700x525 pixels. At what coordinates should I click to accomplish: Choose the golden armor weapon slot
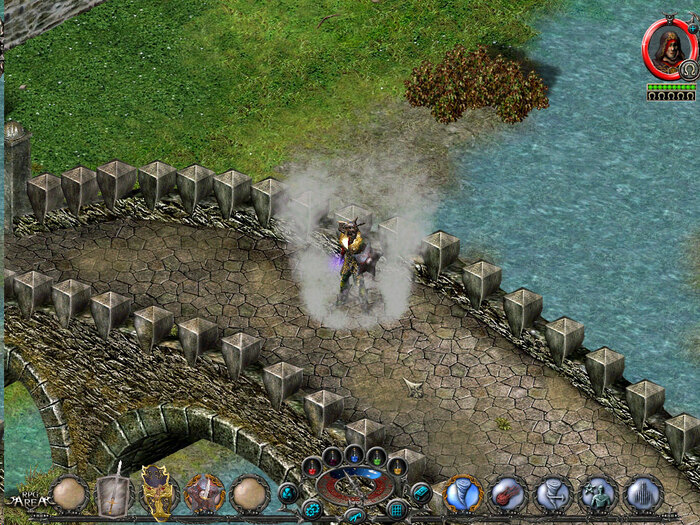pos(158,492)
